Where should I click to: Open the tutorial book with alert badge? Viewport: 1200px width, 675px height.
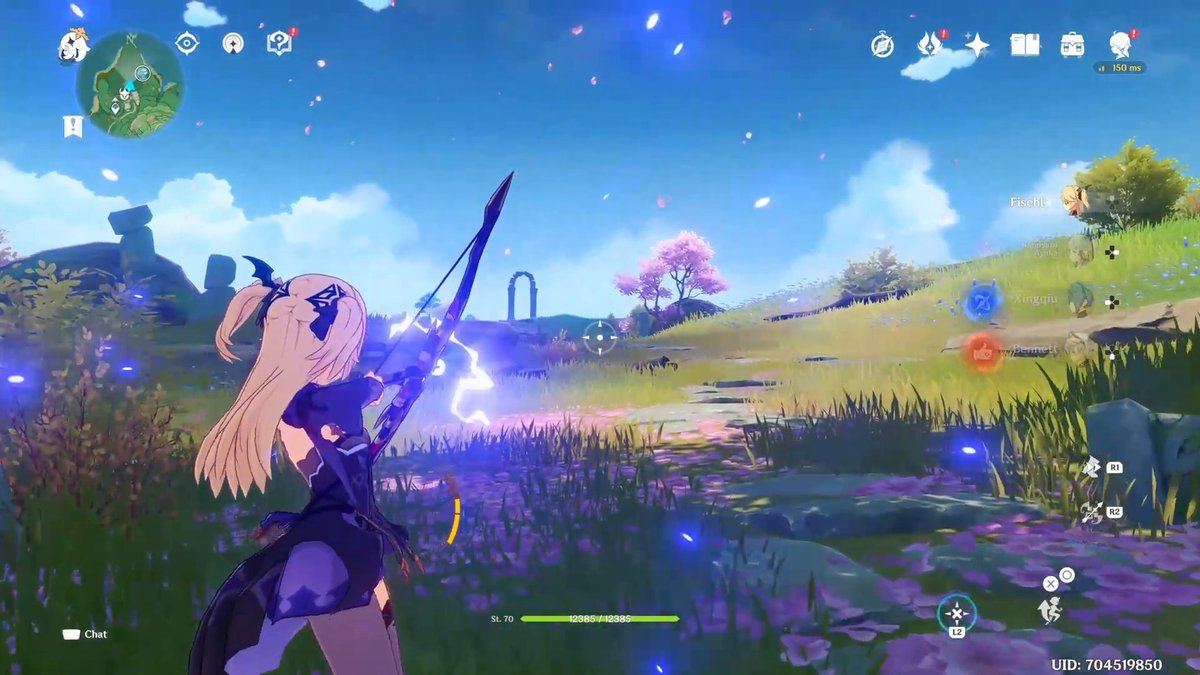tap(279, 42)
